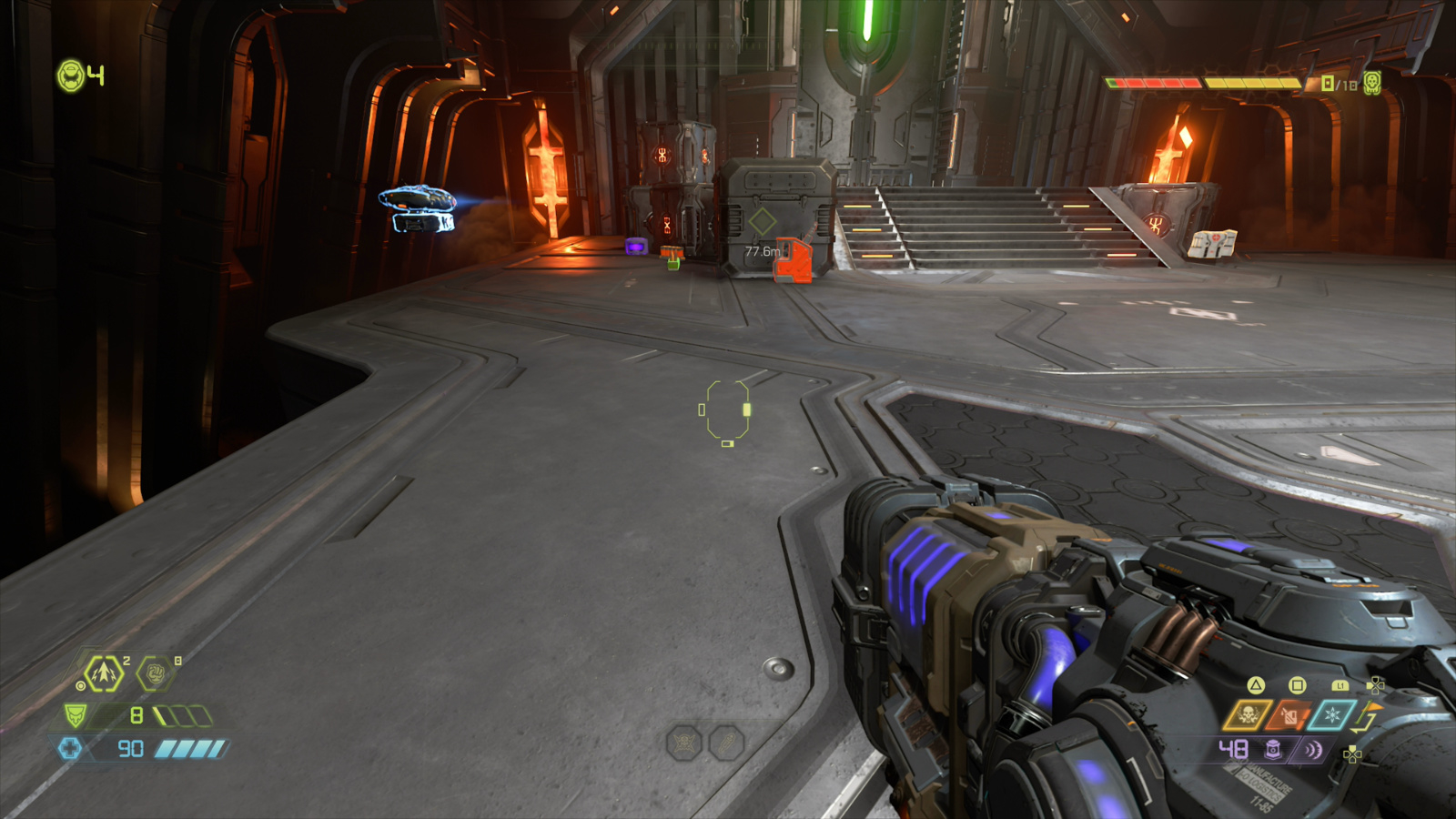Click the Blood Punch fist icon
The height and width of the screenshot is (819, 1456).
(156, 673)
